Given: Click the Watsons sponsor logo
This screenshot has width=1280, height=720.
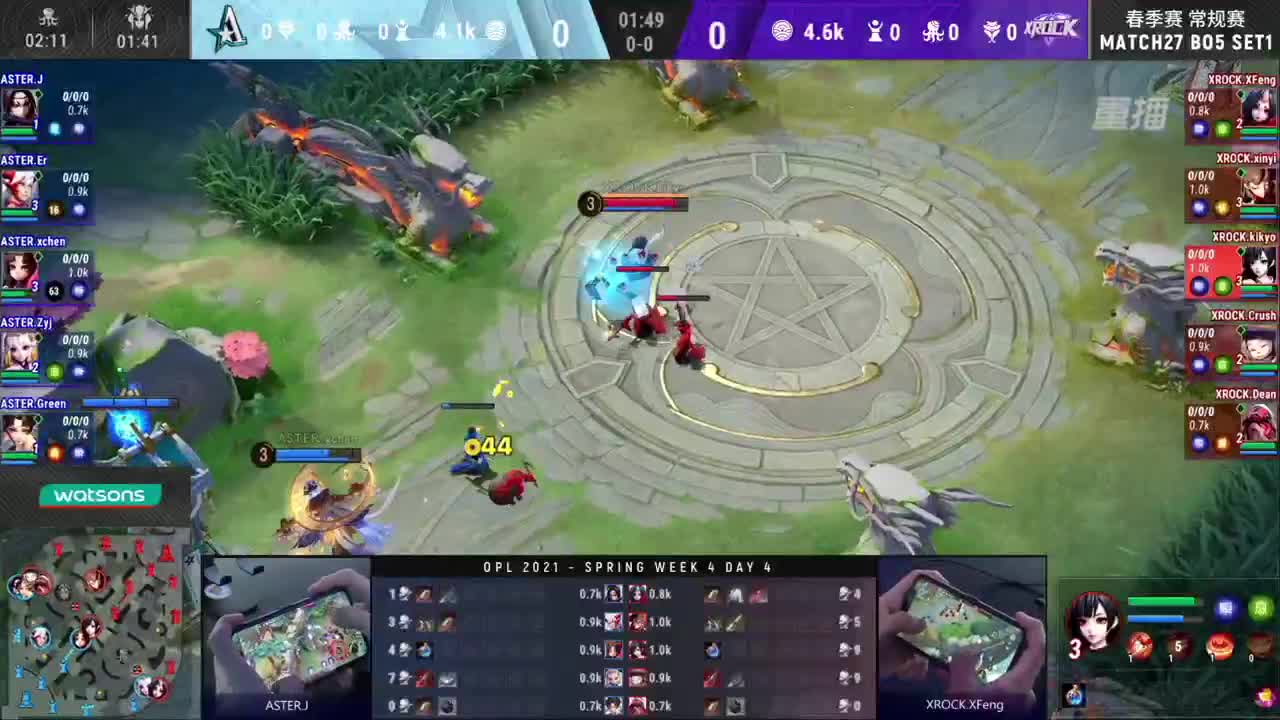Looking at the screenshot, I should 99,495.
